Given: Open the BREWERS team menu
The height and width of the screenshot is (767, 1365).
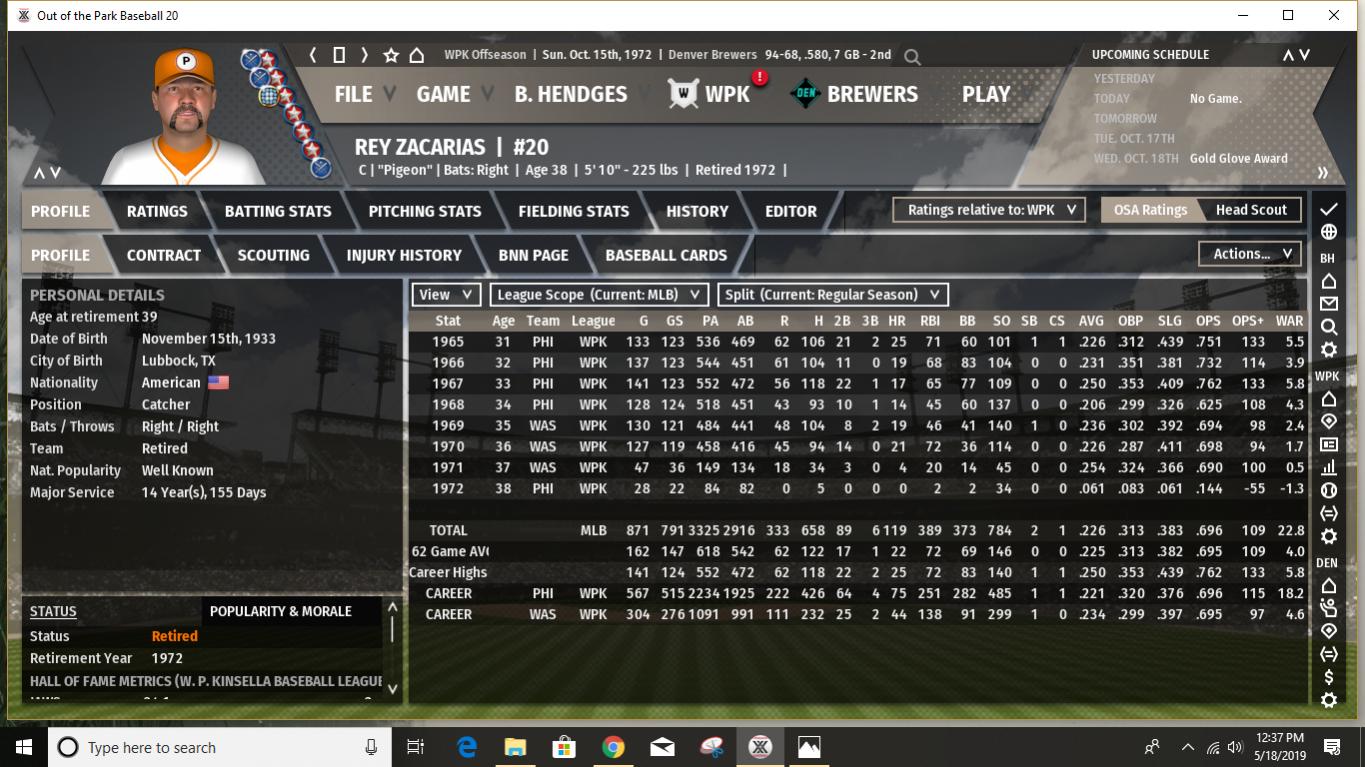Looking at the screenshot, I should pos(871,94).
